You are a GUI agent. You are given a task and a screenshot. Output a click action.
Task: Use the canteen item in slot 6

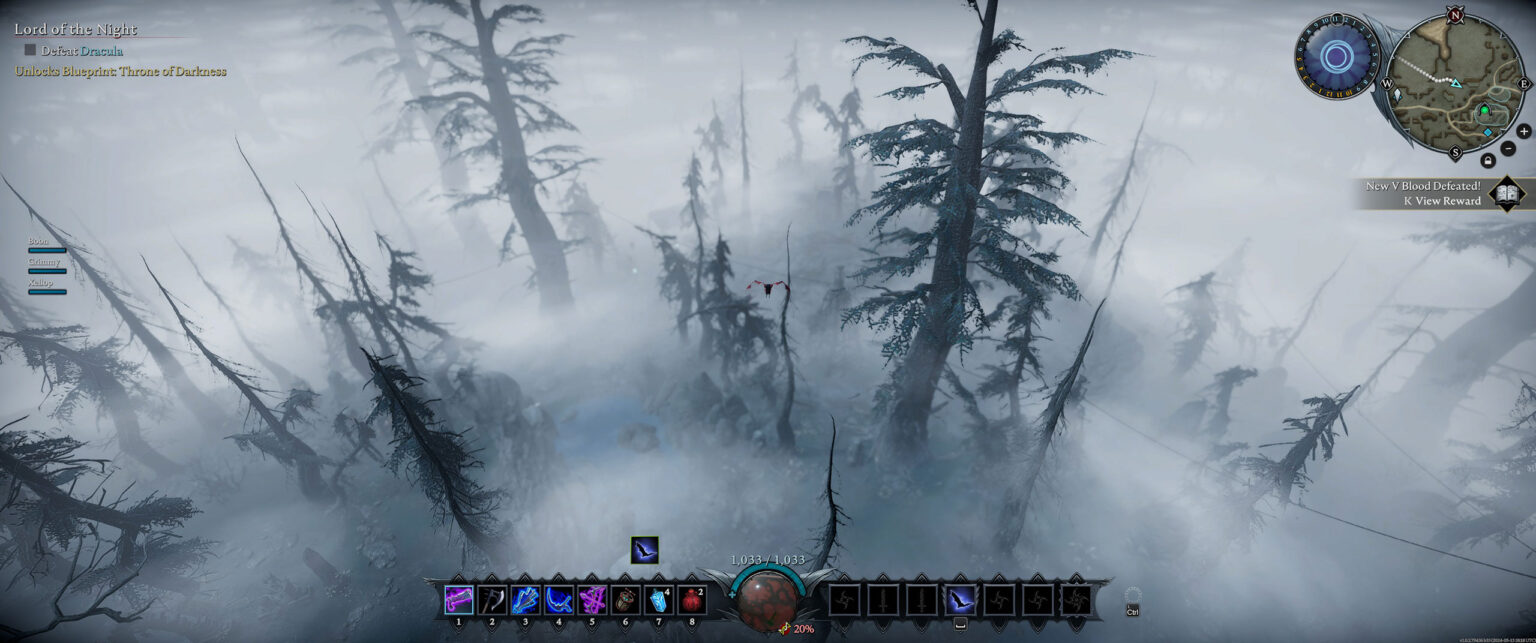[626, 599]
